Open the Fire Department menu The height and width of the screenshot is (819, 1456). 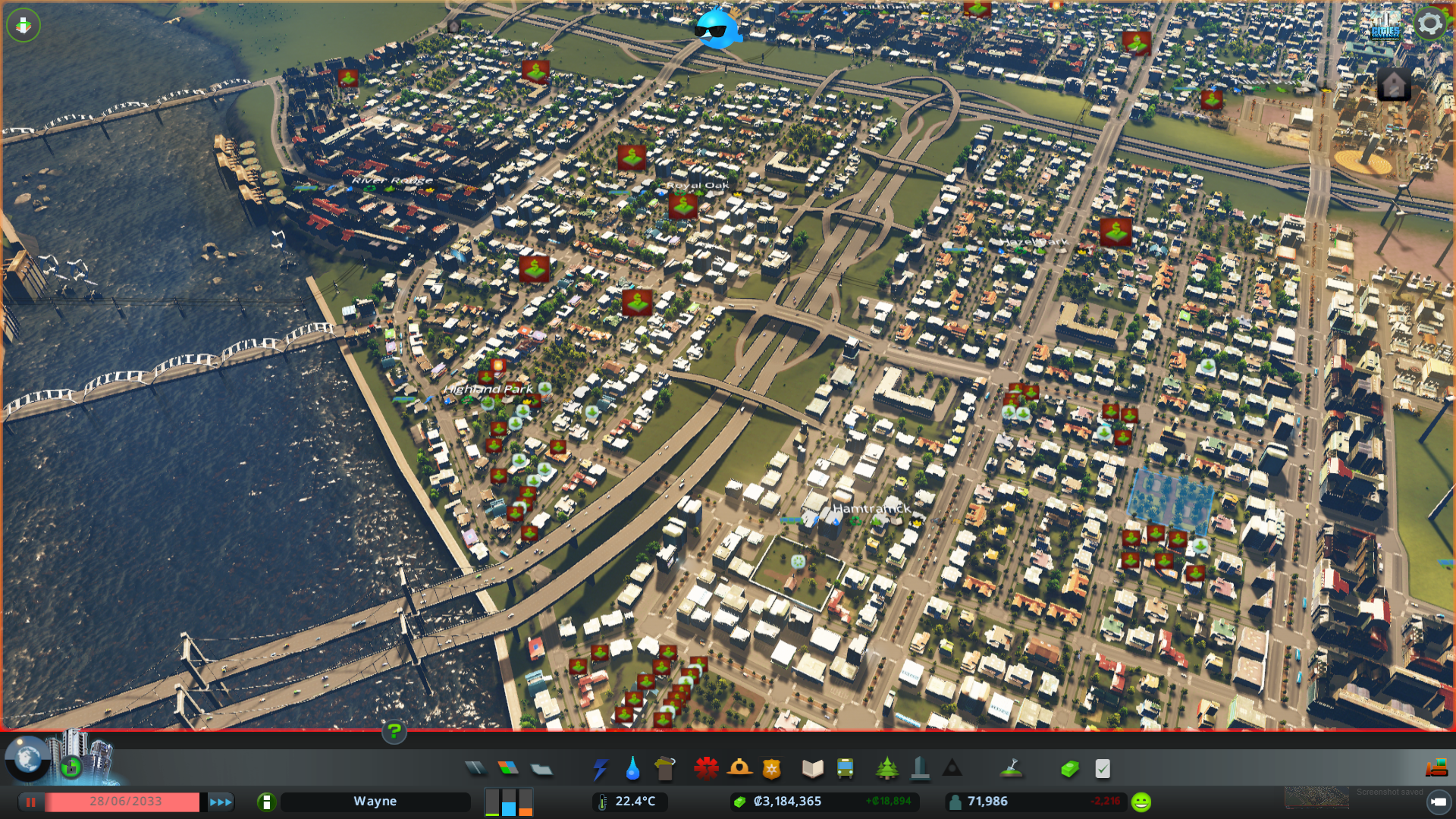(x=741, y=768)
